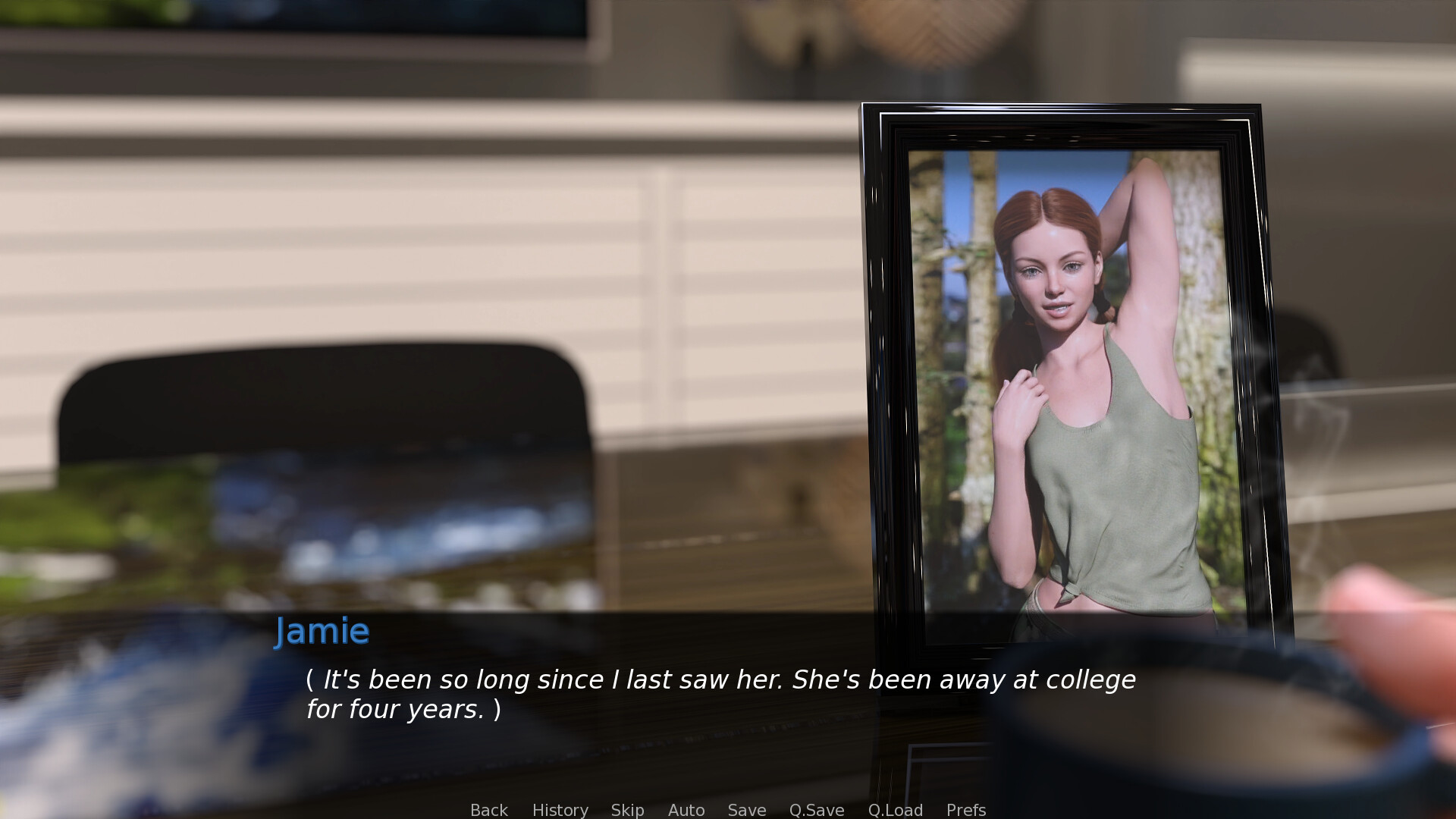This screenshot has height=819, width=1456.
Task: Open the Prefs menu
Action: (965, 810)
